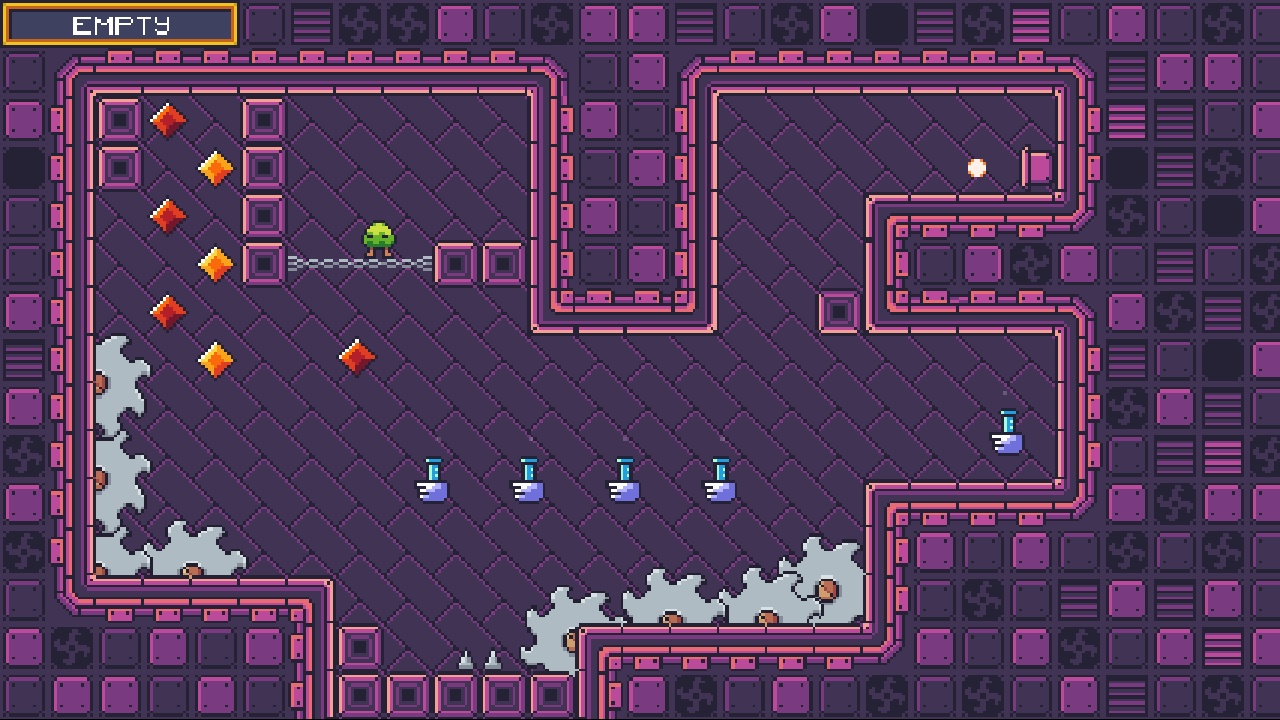The height and width of the screenshot is (720, 1280).
Task: Select the topmost red diamond gem
Action: point(166,119)
